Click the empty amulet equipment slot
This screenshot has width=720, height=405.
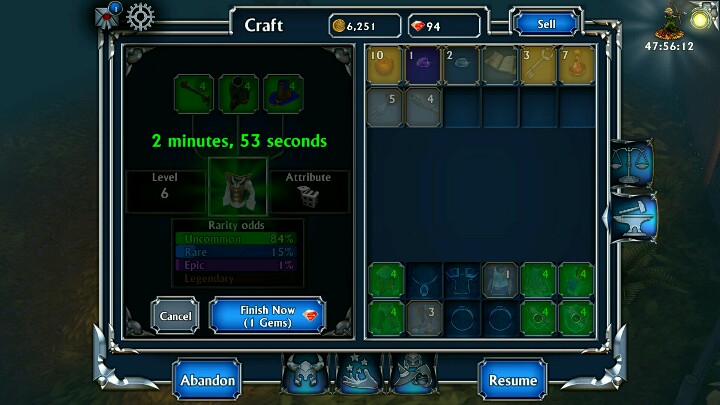[x=424, y=281]
